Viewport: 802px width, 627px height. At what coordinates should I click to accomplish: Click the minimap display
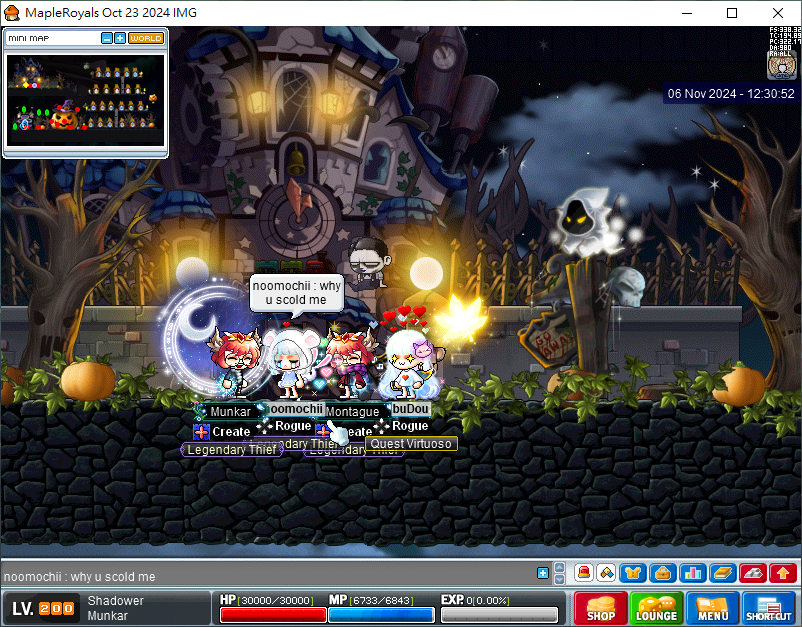coord(85,100)
